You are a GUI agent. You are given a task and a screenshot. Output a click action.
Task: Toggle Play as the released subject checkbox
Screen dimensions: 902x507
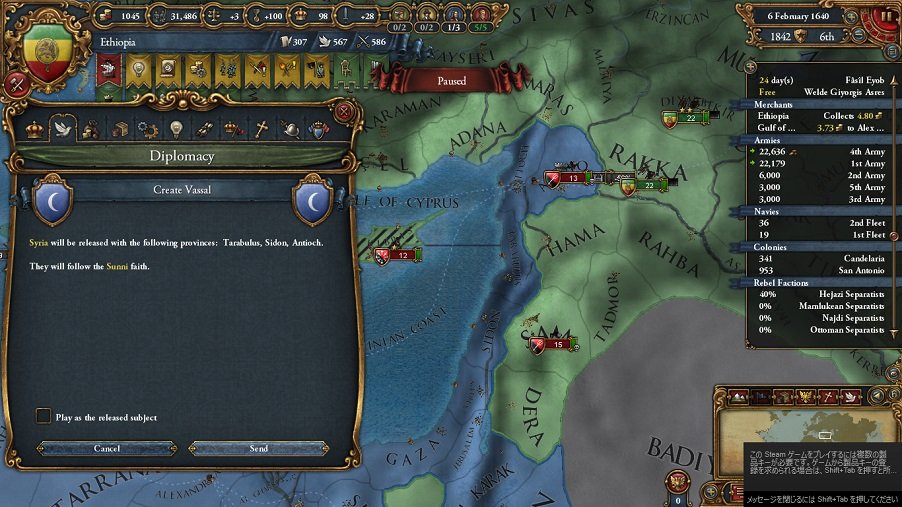coord(43,416)
